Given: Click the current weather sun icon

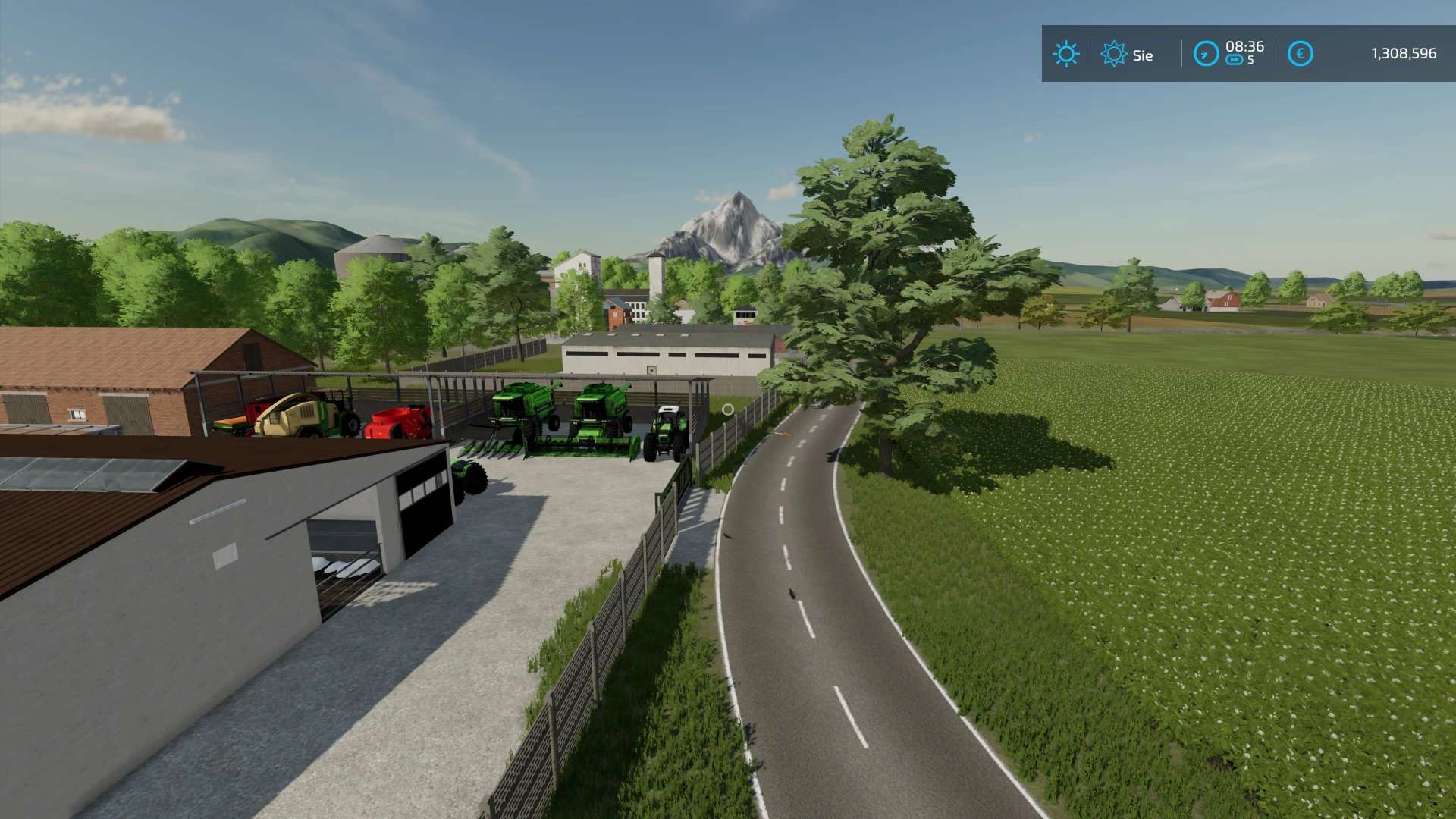Looking at the screenshot, I should [1065, 54].
